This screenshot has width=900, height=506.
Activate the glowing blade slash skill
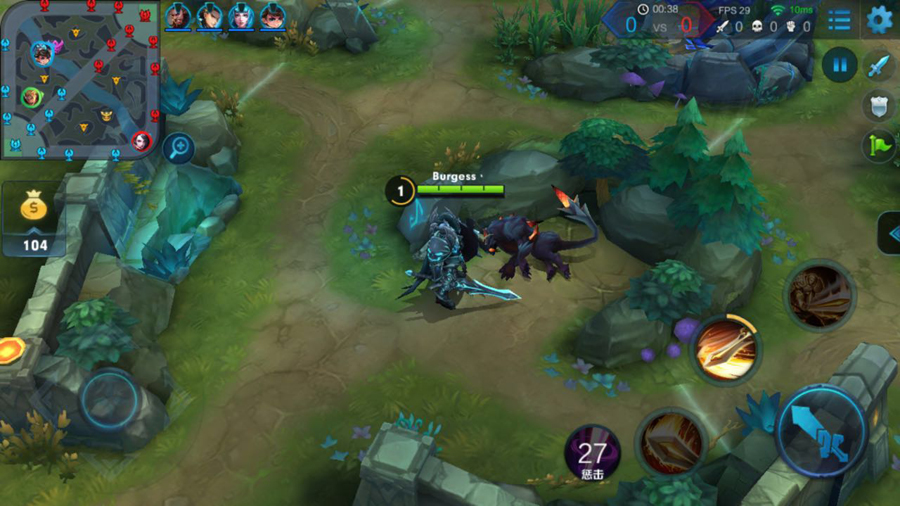(x=727, y=350)
